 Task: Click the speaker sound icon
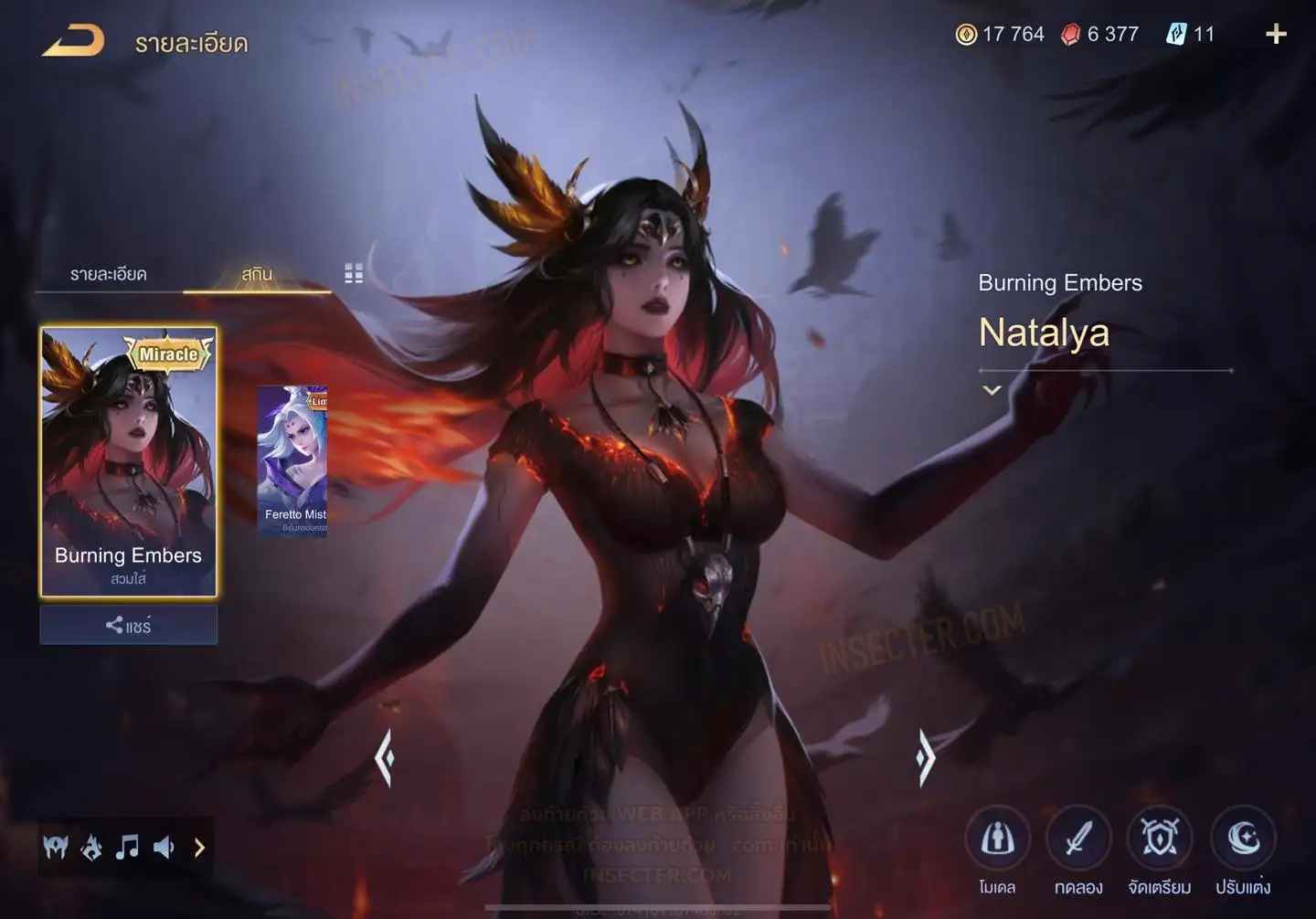(164, 848)
